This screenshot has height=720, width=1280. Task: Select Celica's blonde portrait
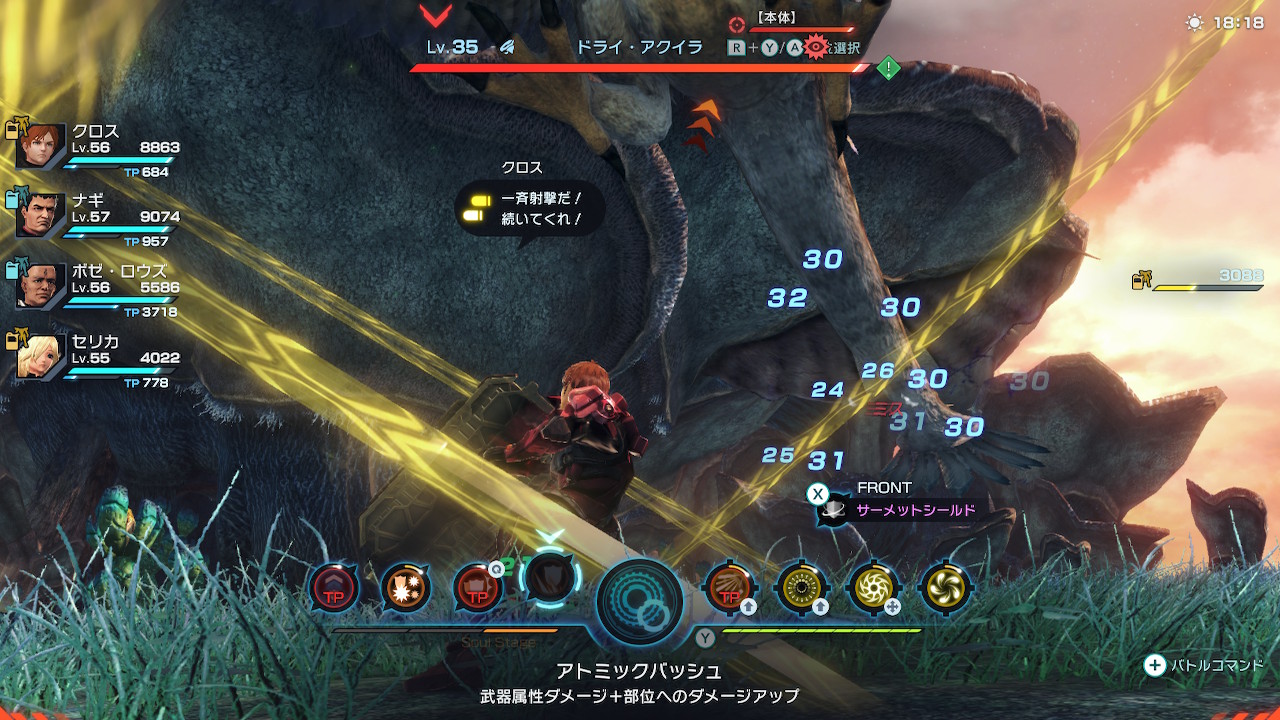[x=42, y=357]
